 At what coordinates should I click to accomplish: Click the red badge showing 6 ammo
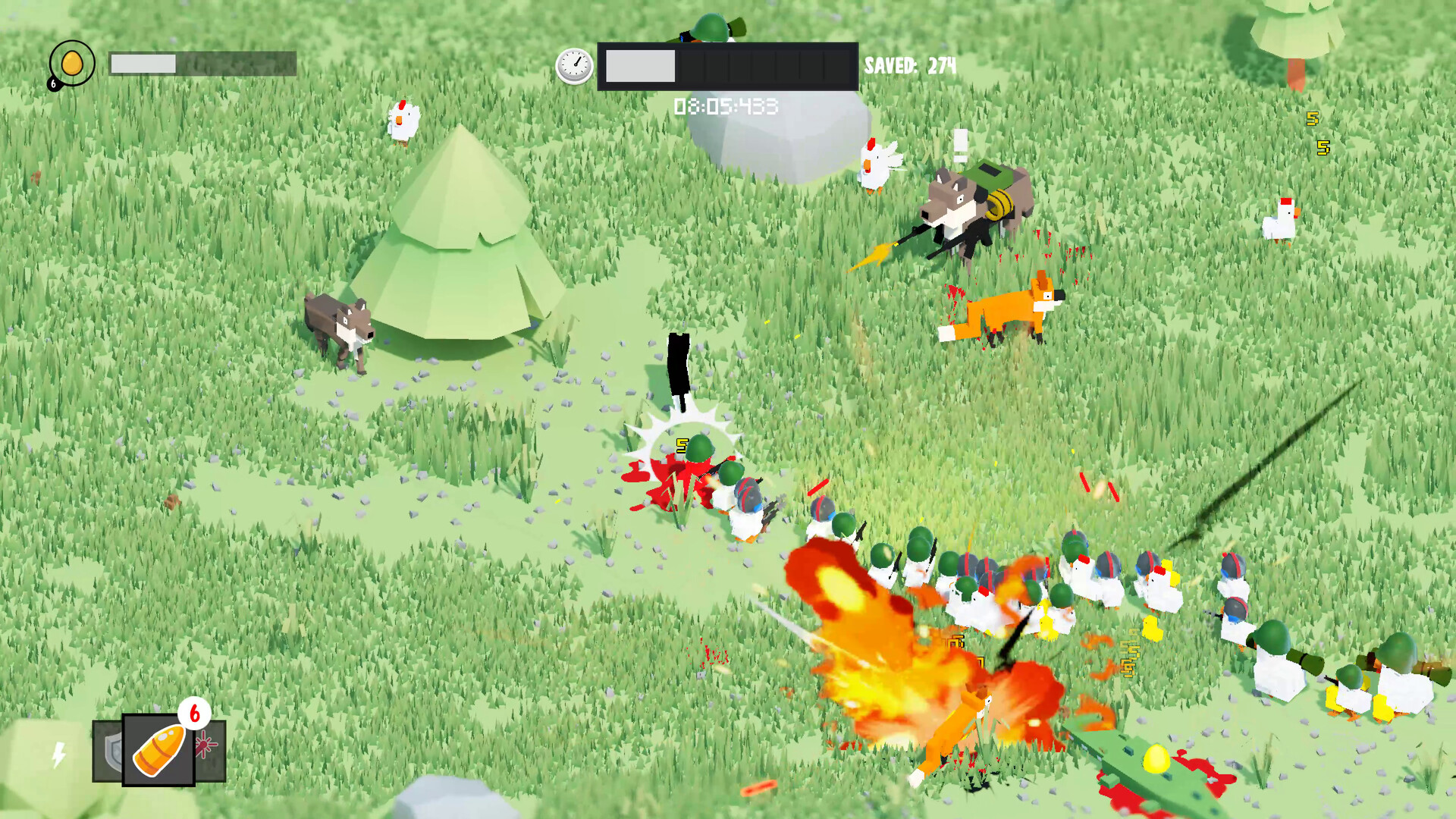coord(195,715)
